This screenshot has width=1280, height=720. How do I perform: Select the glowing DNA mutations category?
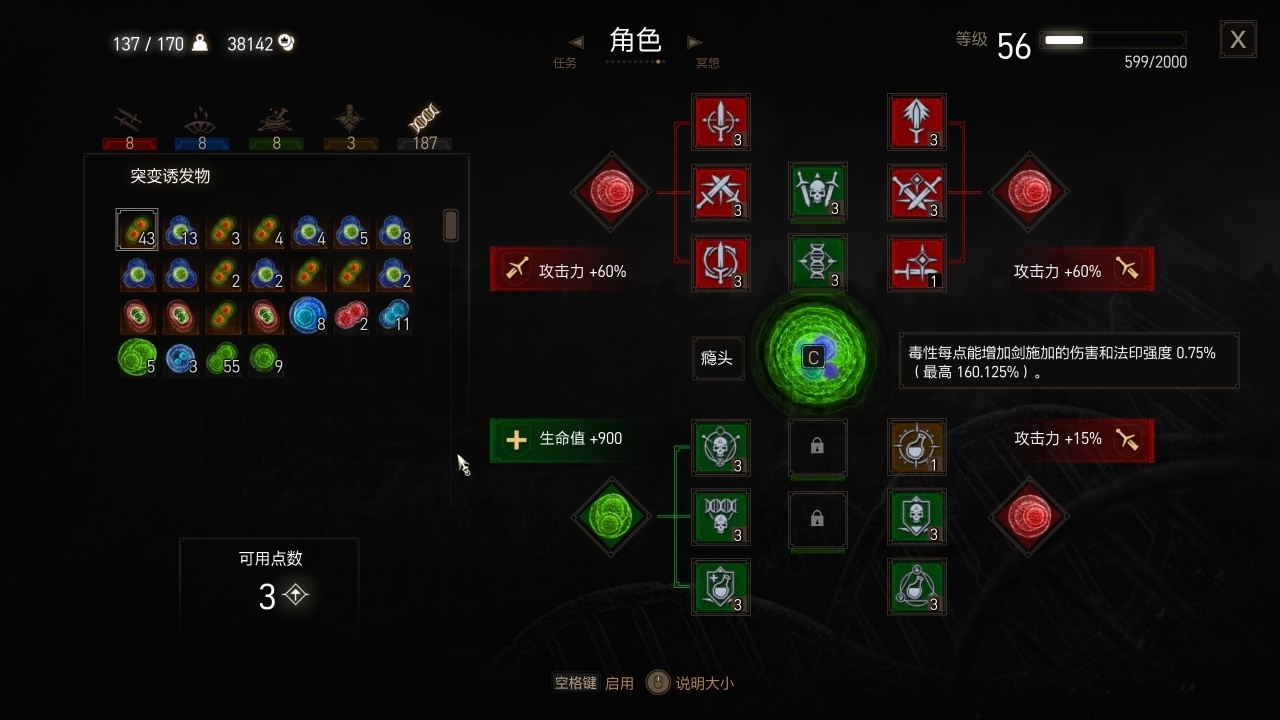(424, 118)
